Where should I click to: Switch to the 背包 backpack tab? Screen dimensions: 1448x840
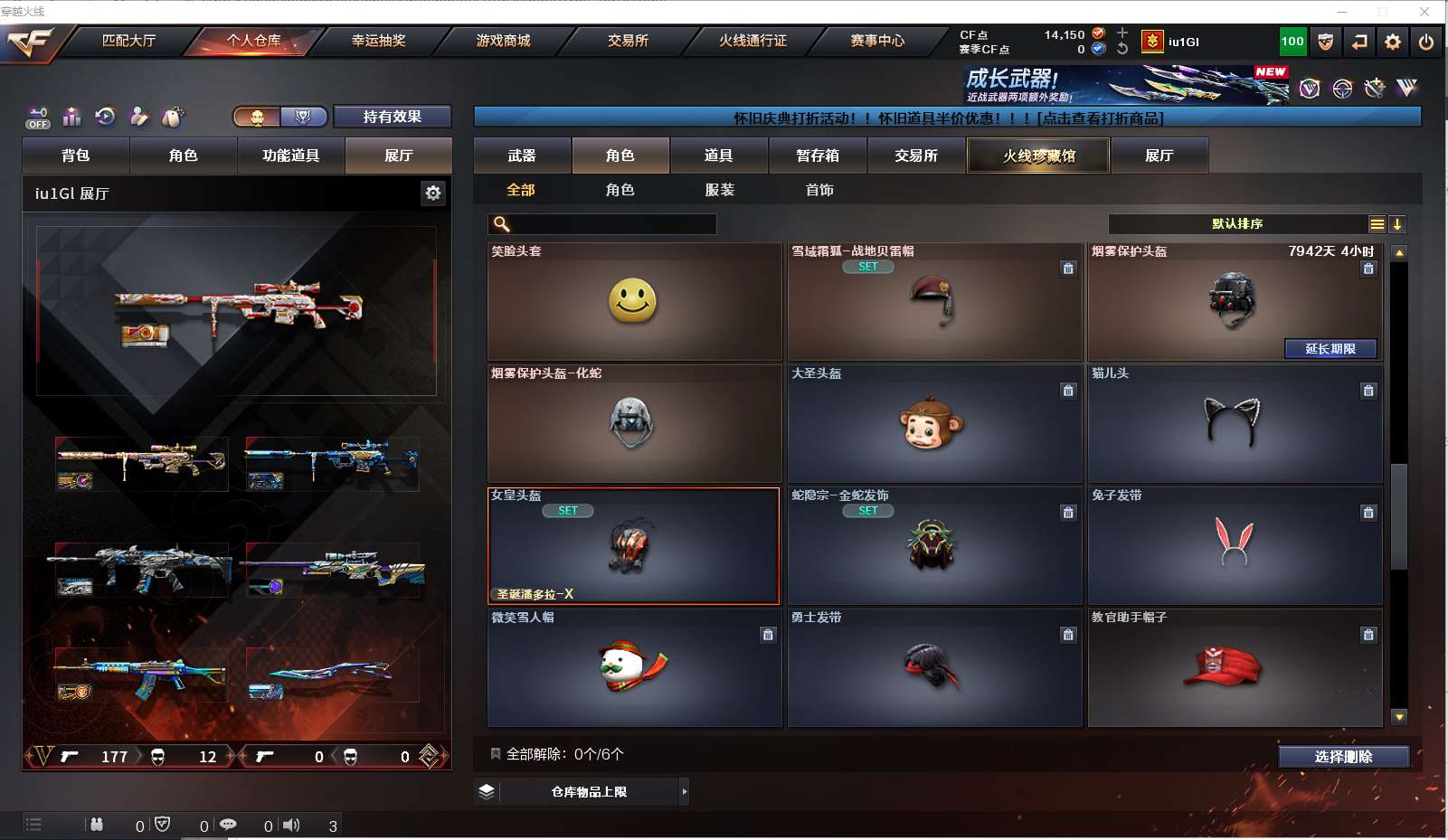(x=76, y=156)
